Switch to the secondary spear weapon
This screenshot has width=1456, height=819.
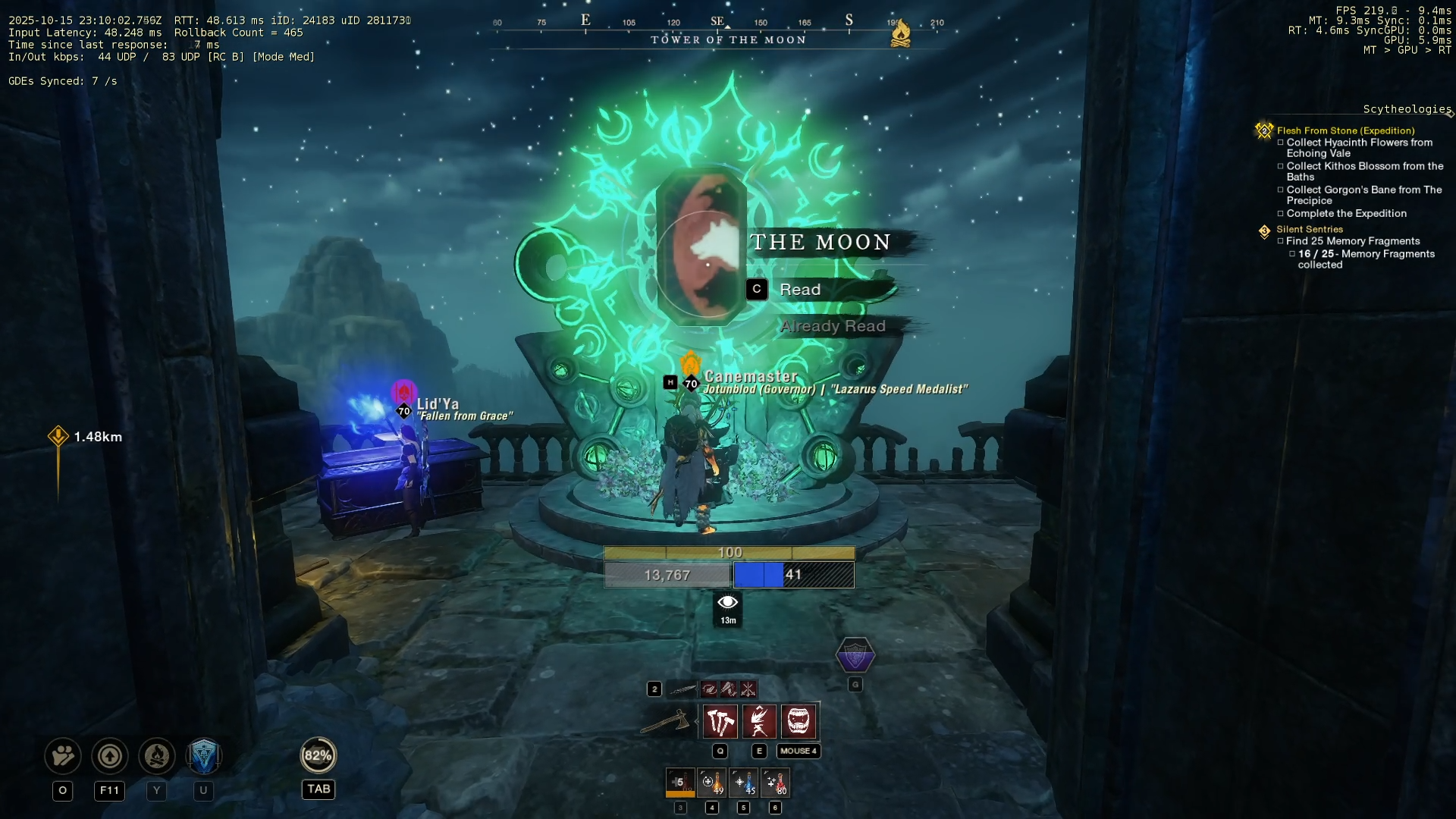click(682, 689)
